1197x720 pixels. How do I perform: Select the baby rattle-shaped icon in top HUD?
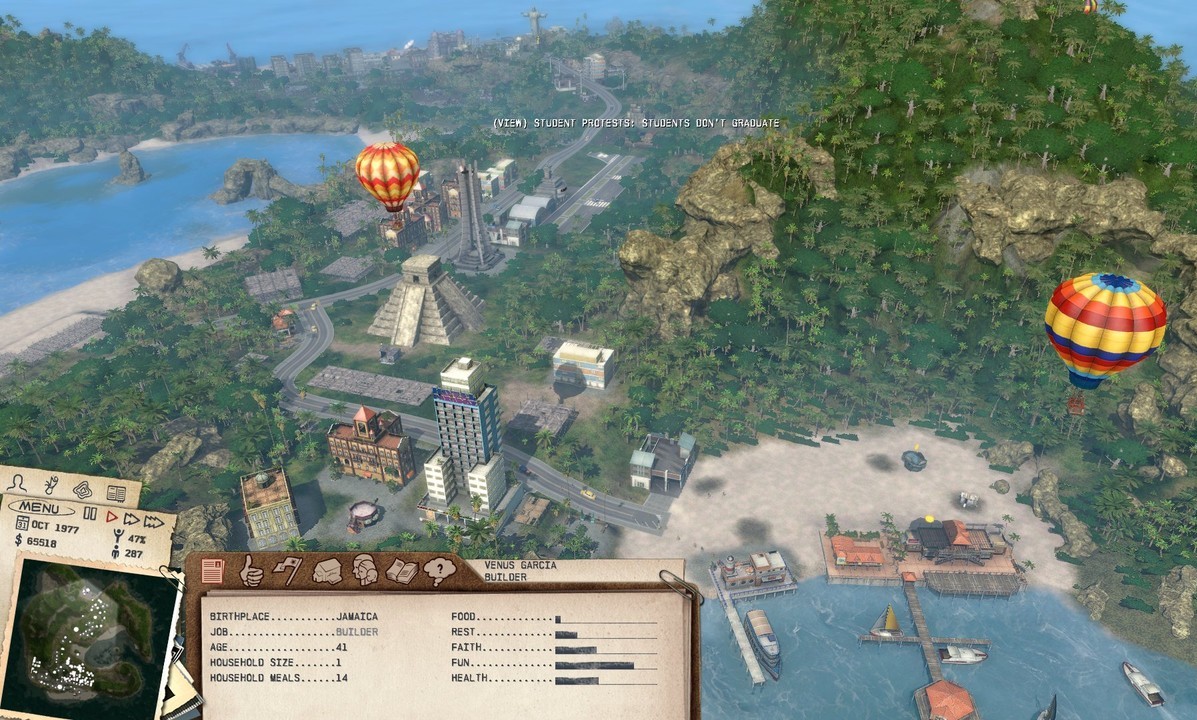(50, 487)
